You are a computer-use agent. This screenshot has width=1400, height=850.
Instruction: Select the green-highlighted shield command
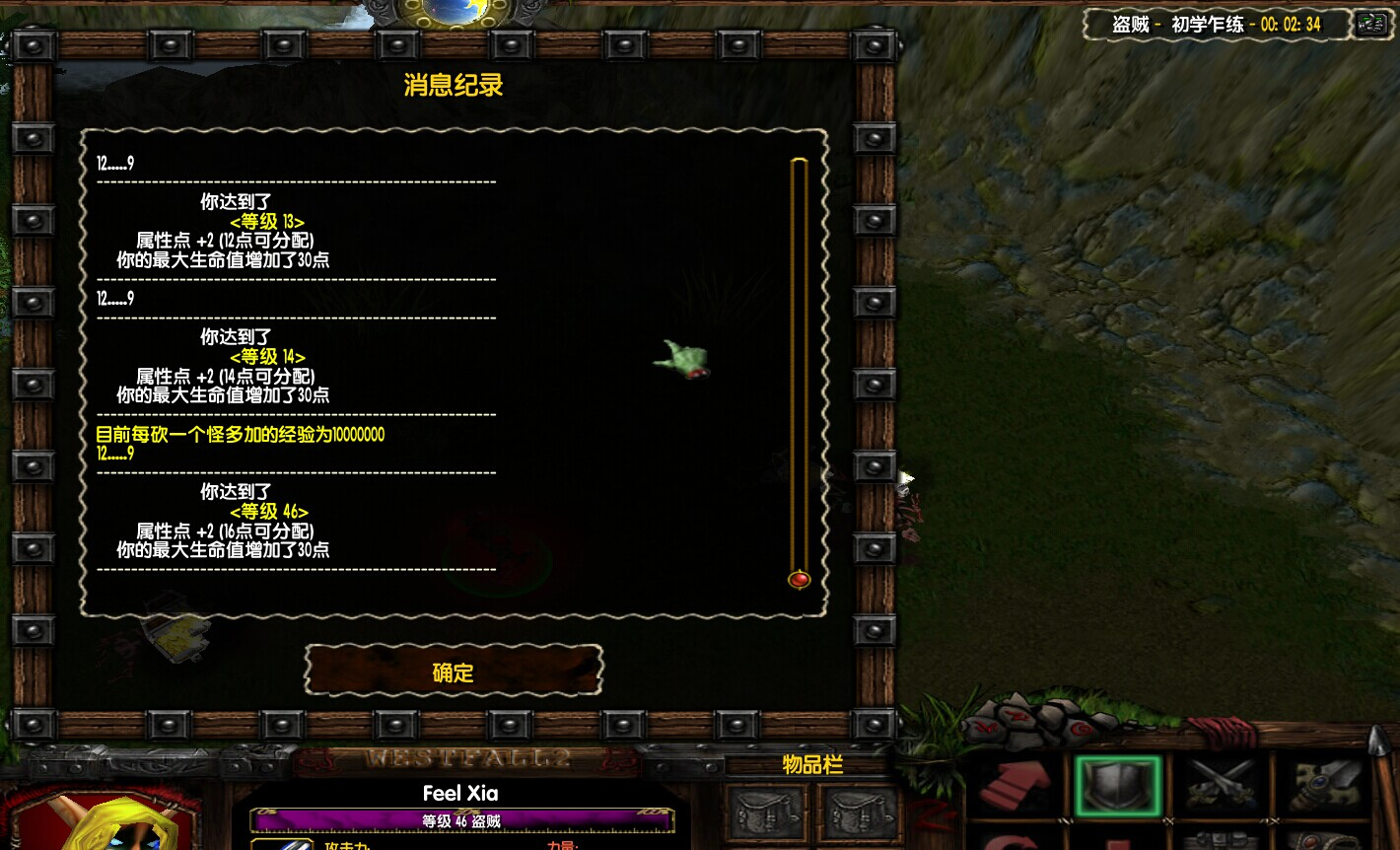tap(1117, 786)
